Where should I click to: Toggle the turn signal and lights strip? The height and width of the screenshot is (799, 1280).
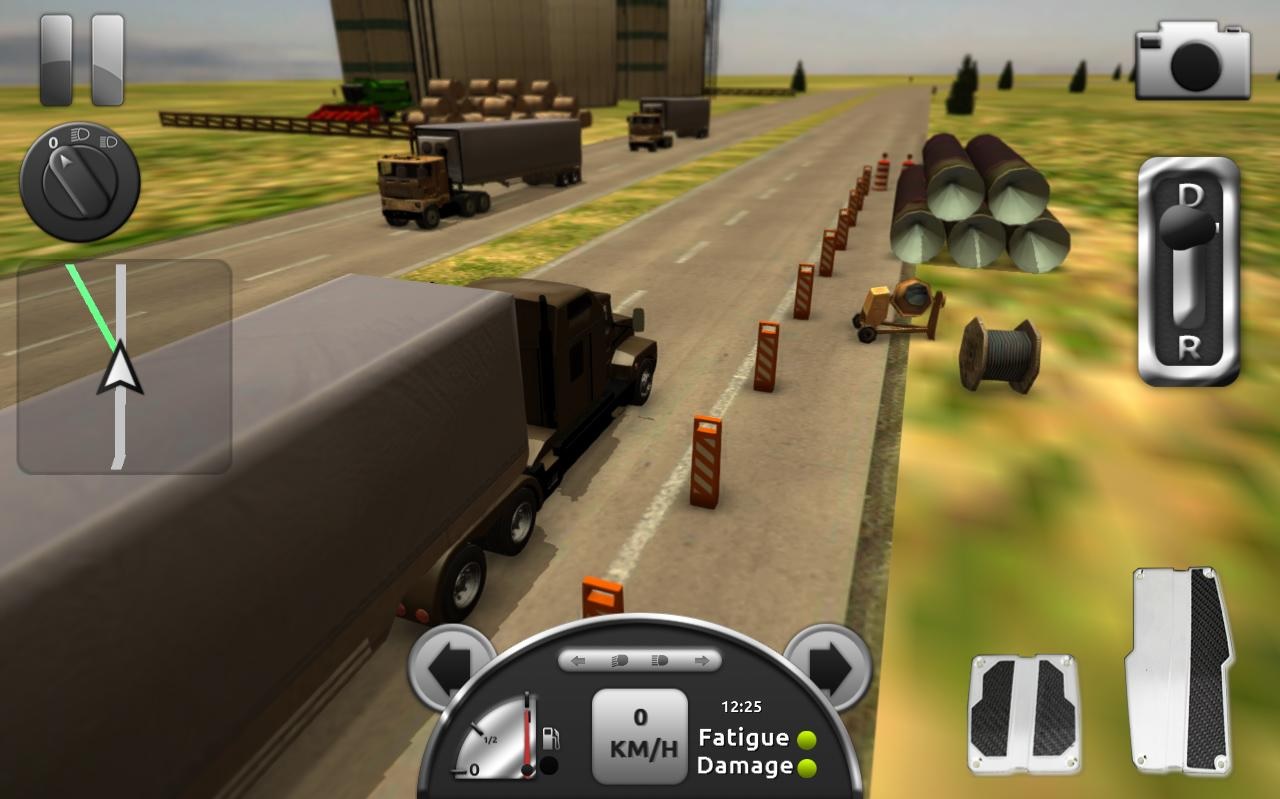(x=640, y=660)
